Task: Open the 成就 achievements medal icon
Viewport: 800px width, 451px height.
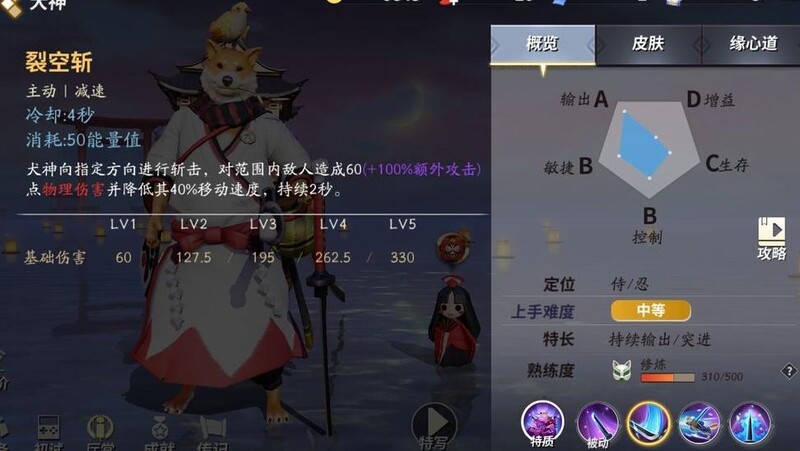Action: [x=156, y=430]
